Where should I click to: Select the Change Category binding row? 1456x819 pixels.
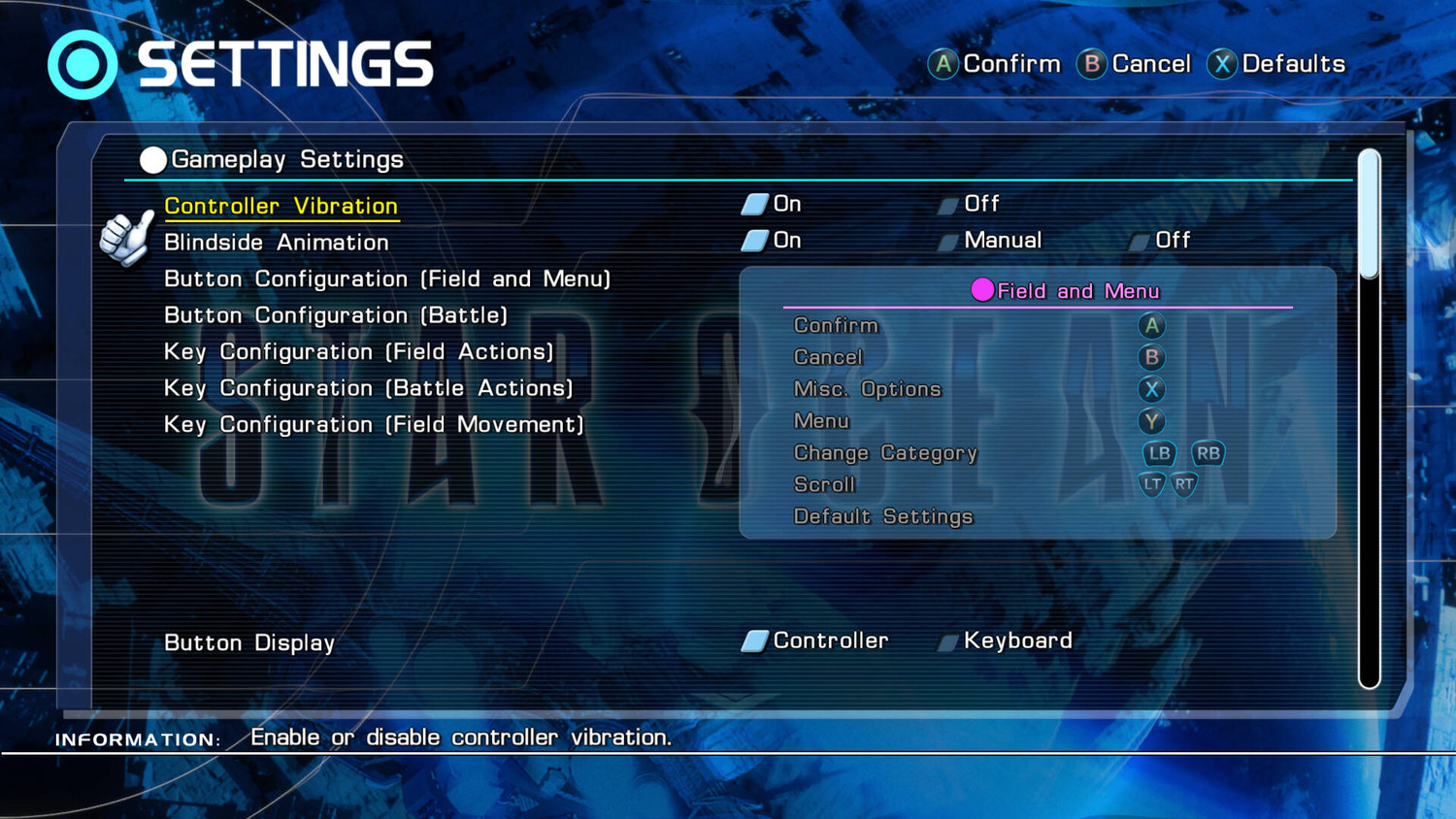[884, 453]
